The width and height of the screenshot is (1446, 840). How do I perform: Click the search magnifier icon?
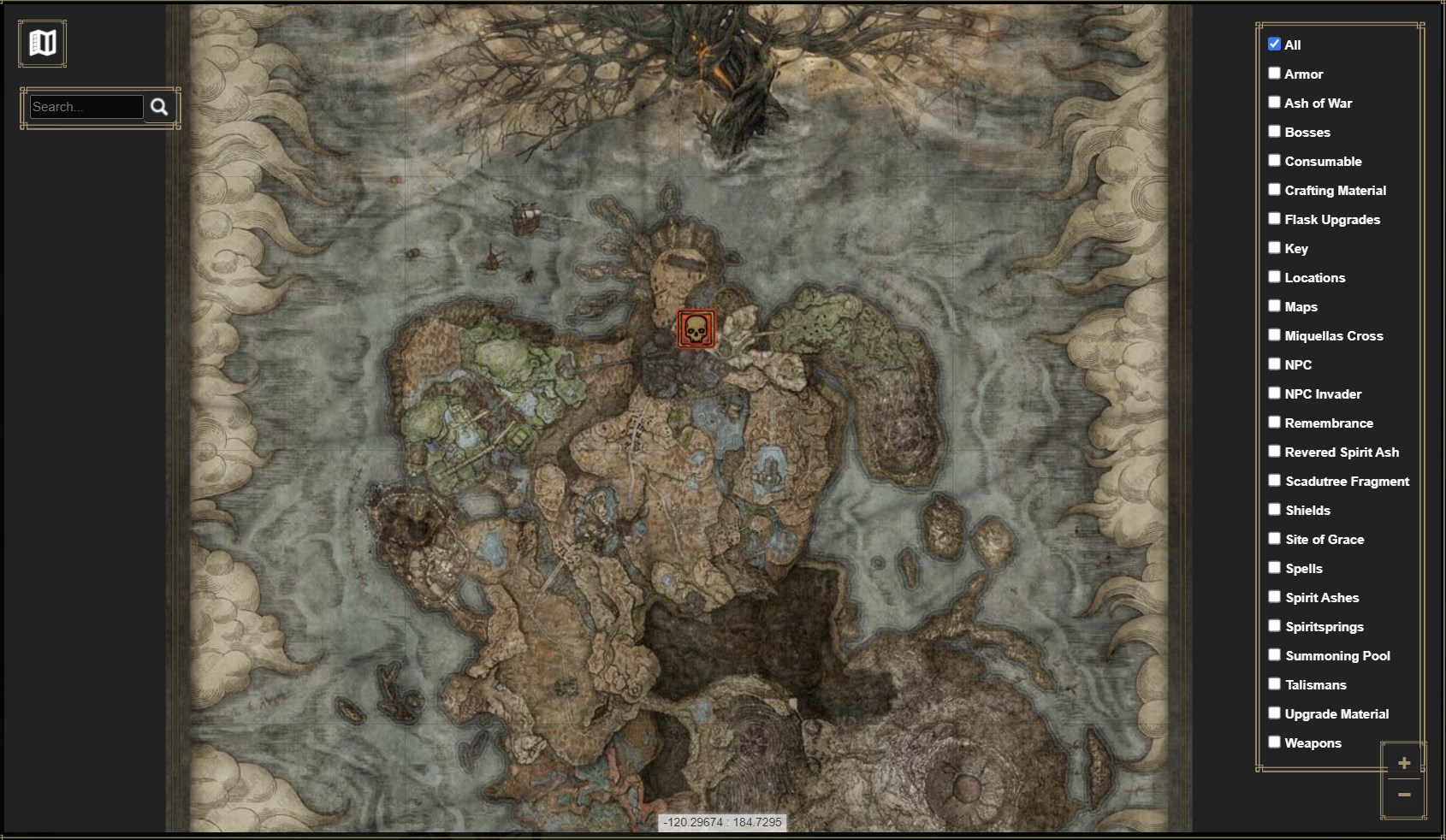click(159, 107)
